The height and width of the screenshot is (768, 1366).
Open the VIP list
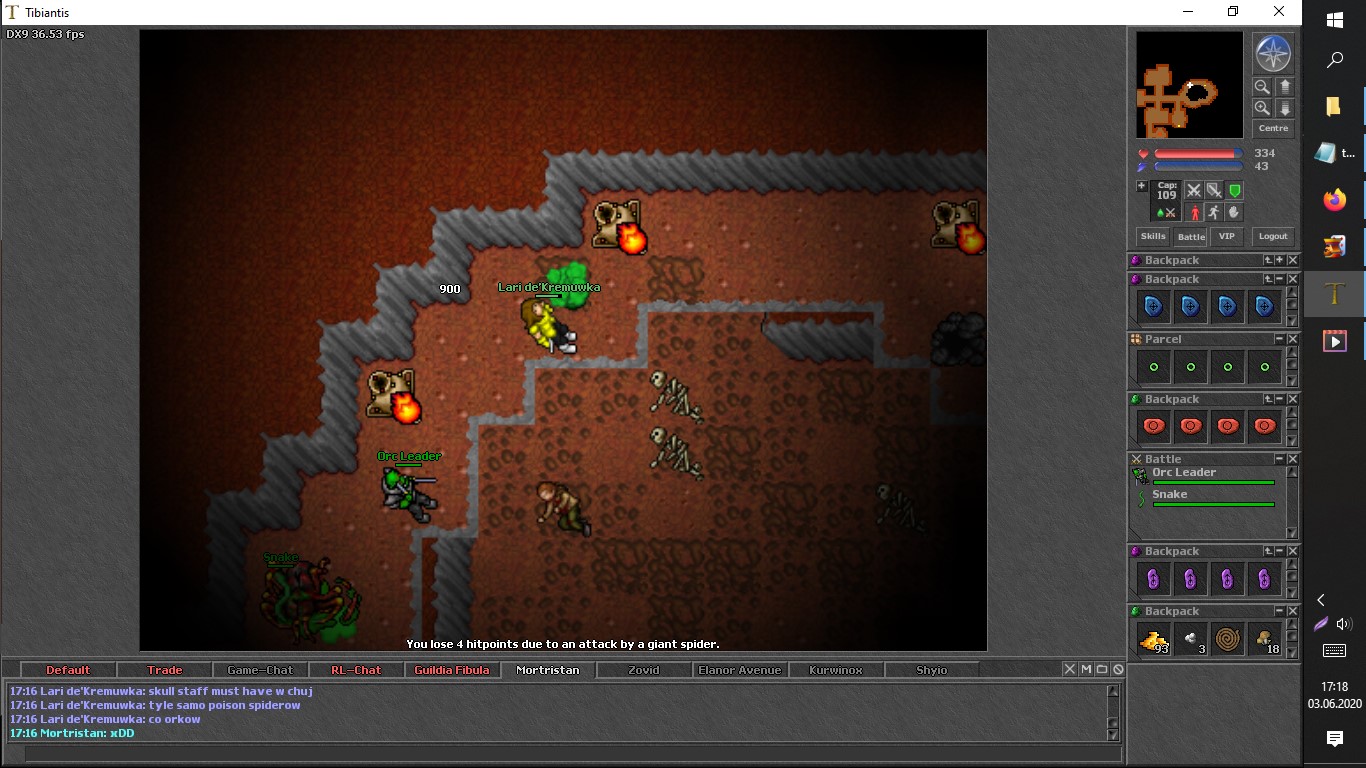coord(1227,237)
